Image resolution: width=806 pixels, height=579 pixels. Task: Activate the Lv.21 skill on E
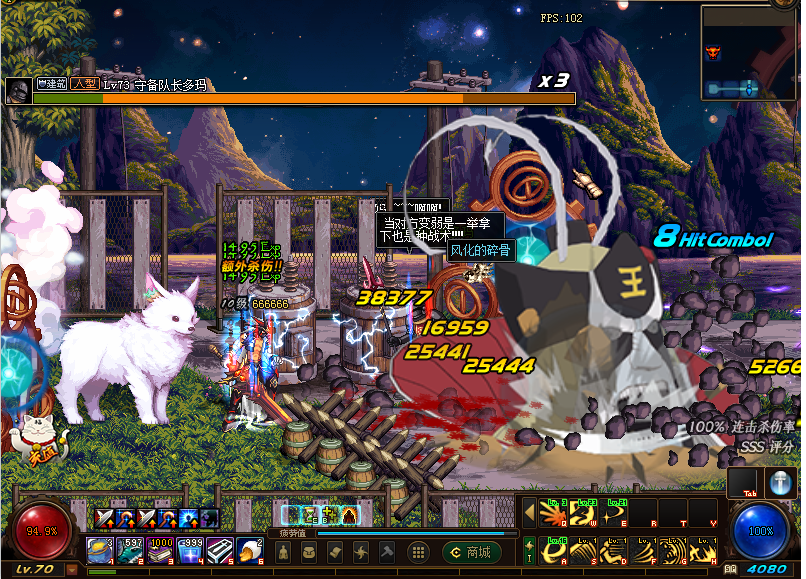pyautogui.click(x=614, y=514)
